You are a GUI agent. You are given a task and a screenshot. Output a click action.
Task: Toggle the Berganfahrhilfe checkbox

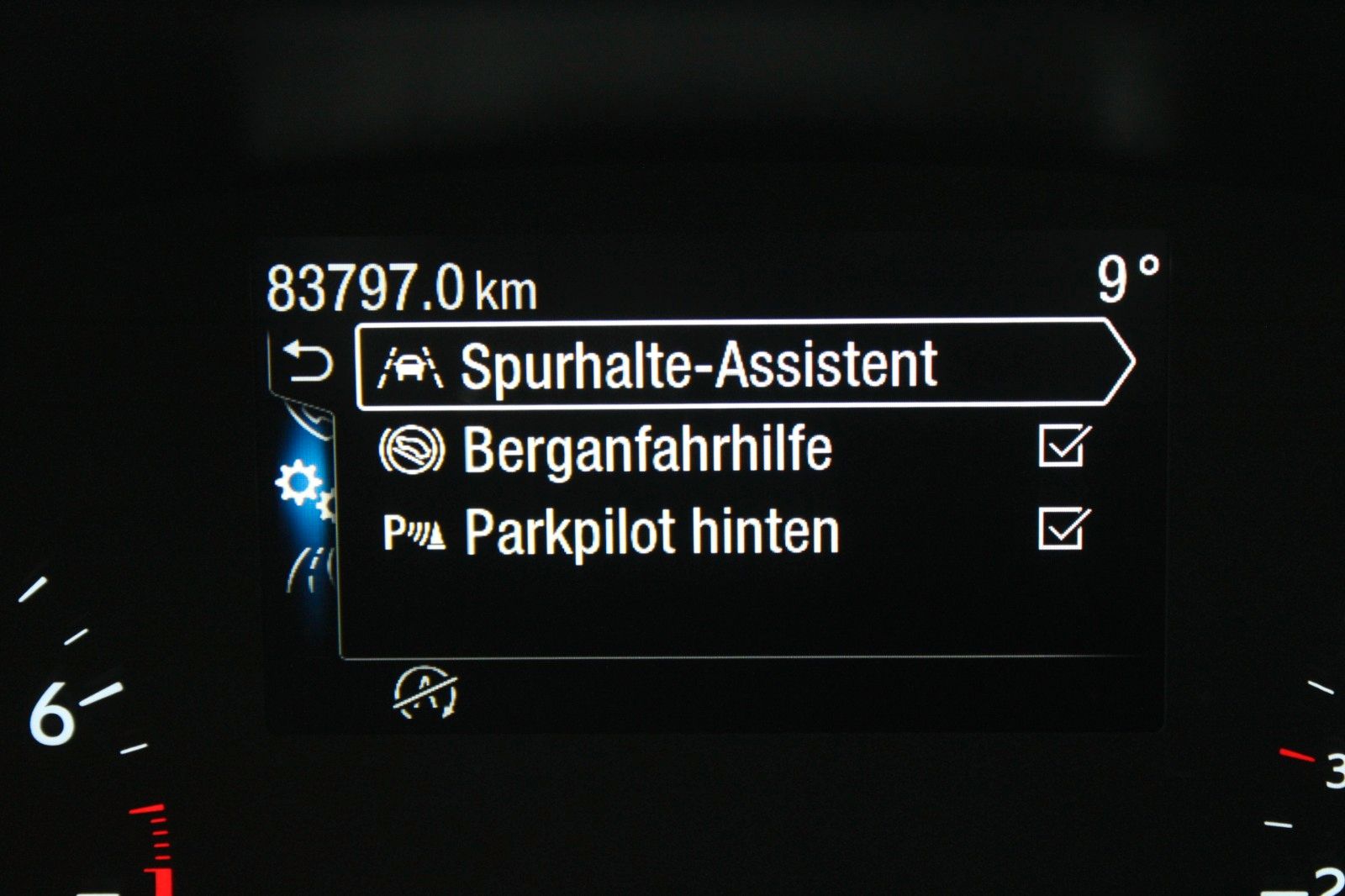pos(1063,446)
